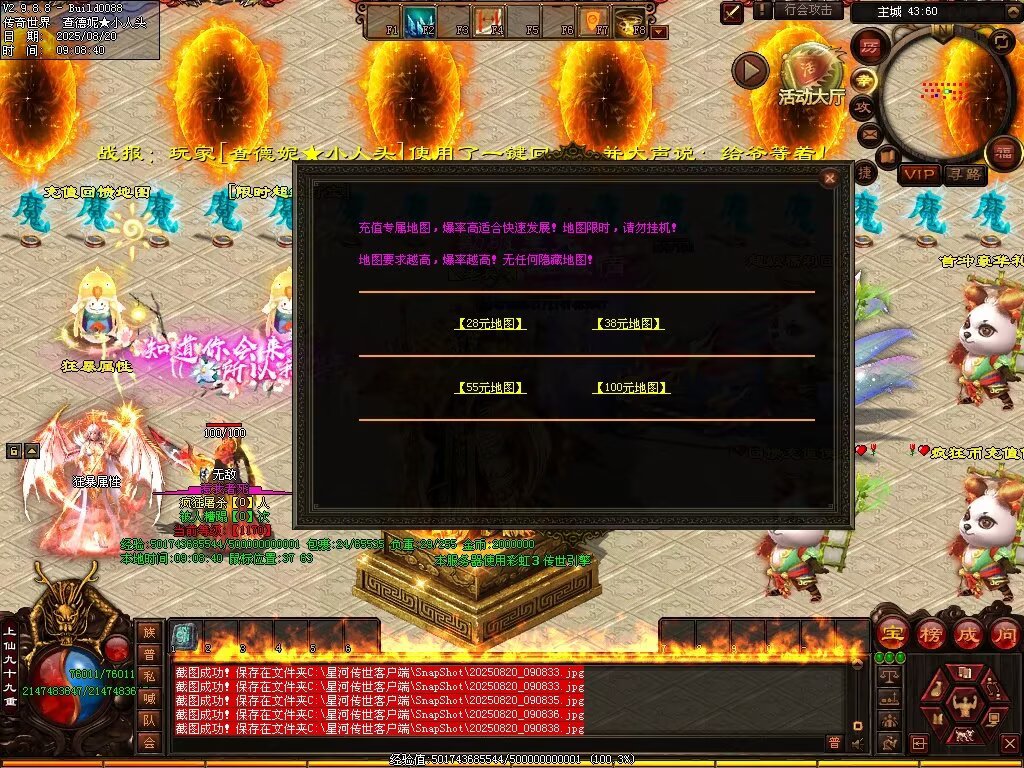Image resolution: width=1024 pixels, height=768 pixels.
Task: Show the 榜 rankings
Action: click(929, 633)
